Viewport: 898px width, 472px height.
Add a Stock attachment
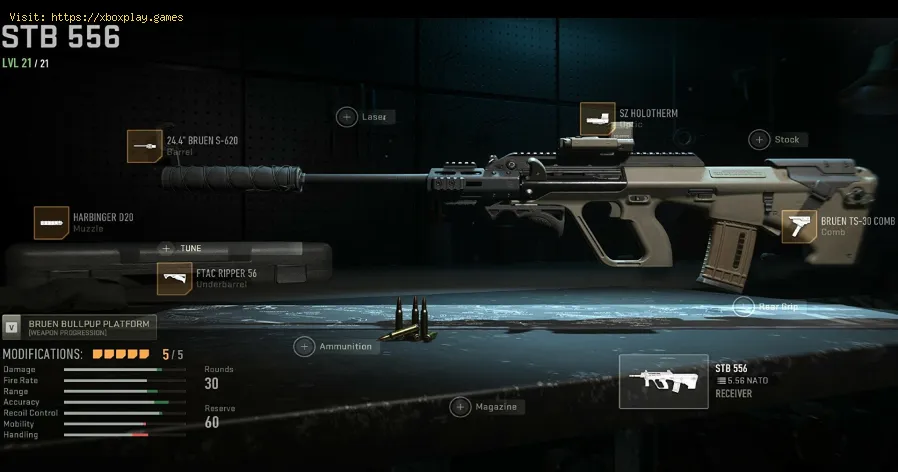point(760,140)
